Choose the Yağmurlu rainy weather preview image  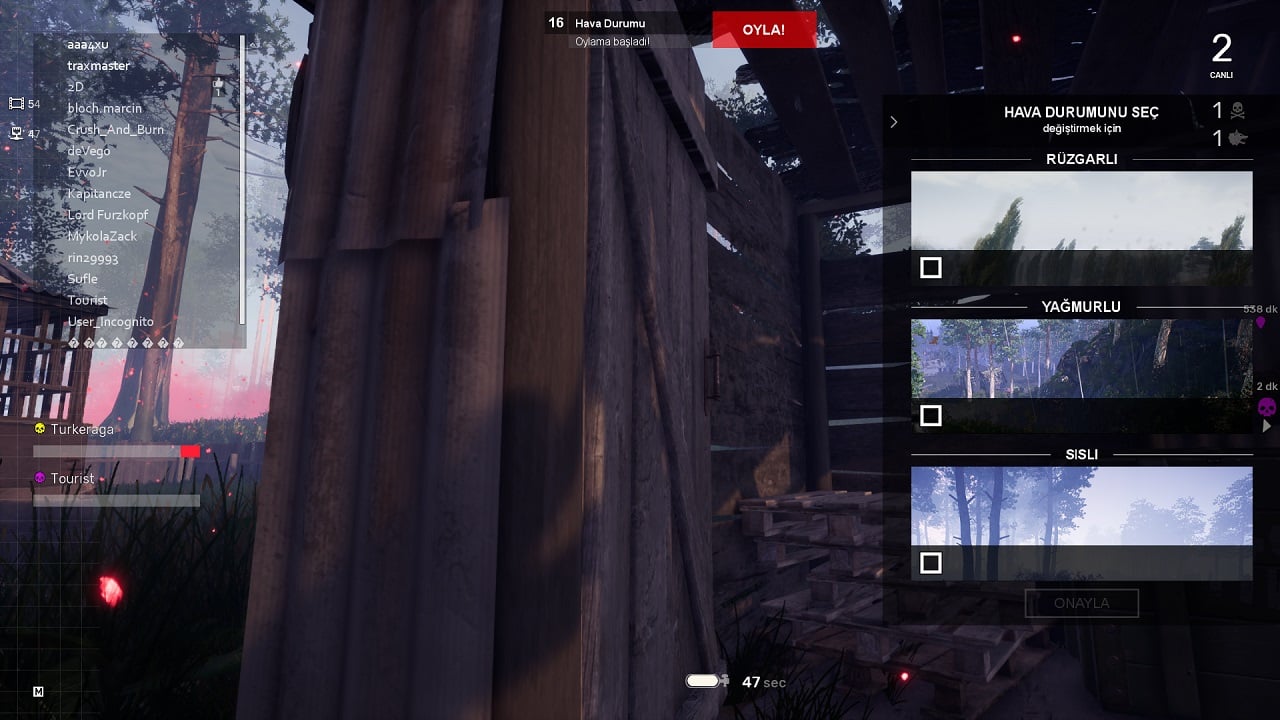click(1081, 359)
